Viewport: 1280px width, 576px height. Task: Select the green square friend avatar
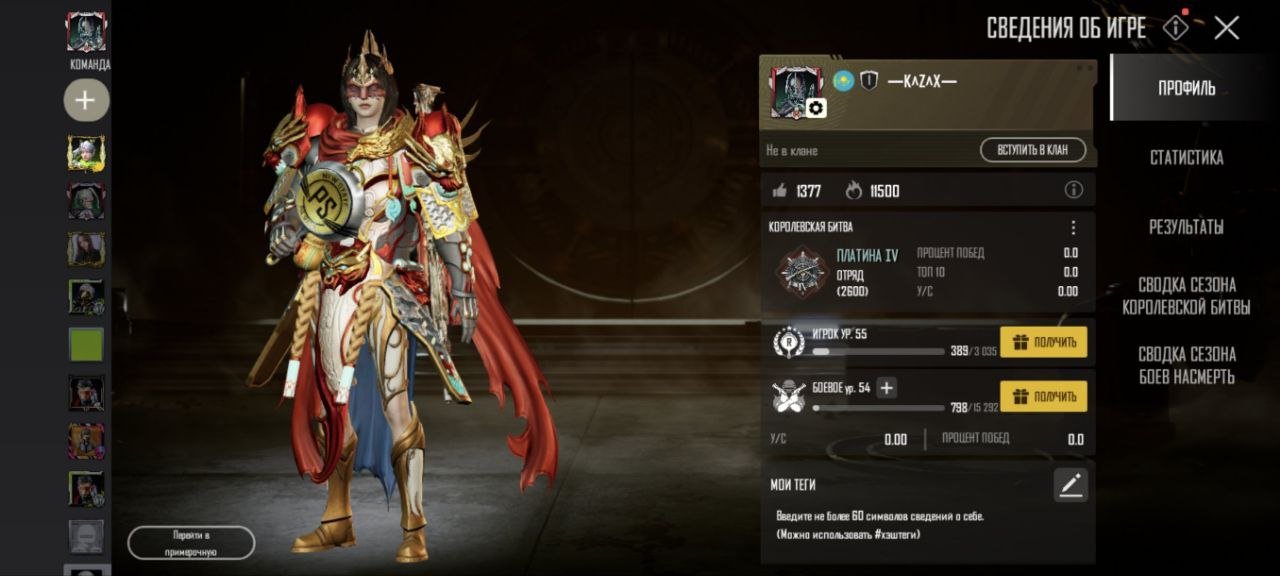click(x=86, y=345)
